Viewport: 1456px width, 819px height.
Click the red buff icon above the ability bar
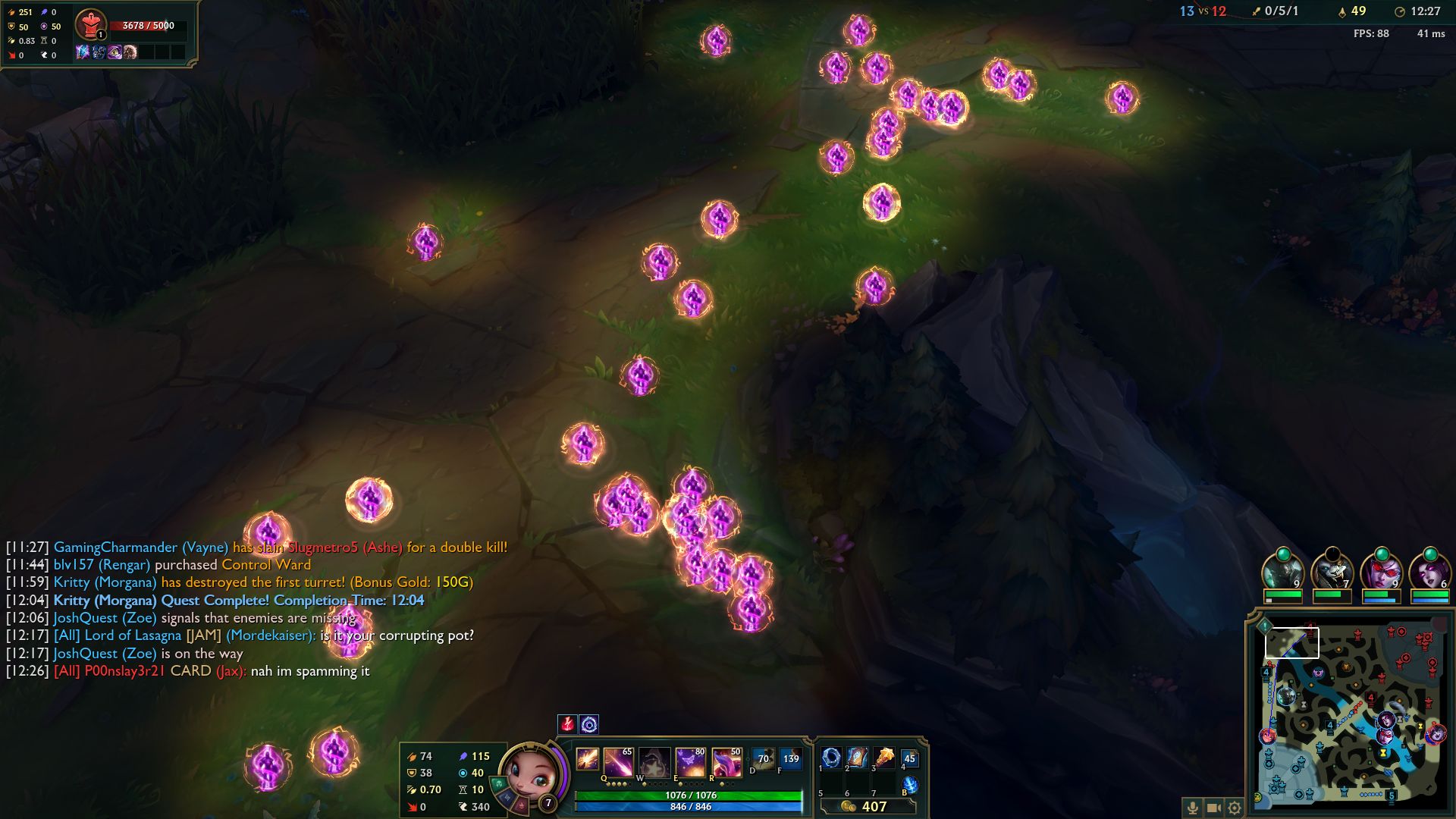click(x=568, y=723)
